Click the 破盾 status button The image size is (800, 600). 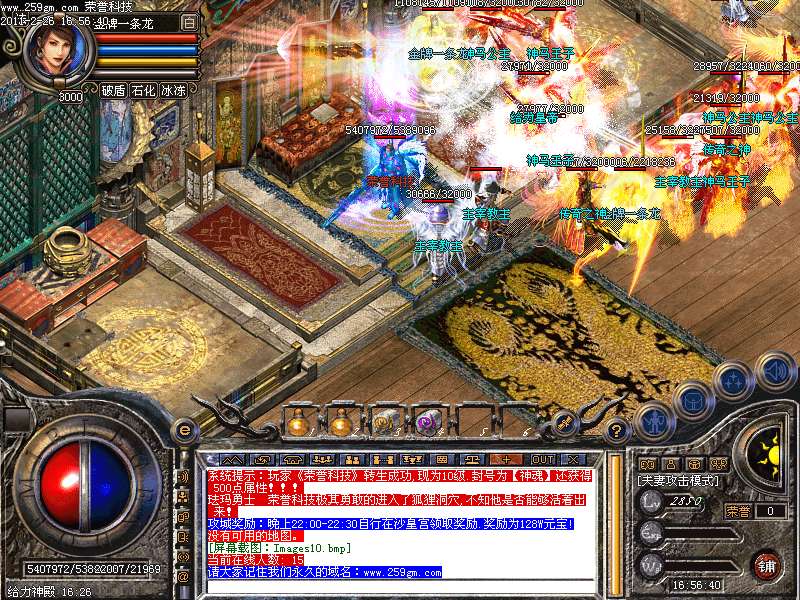(x=113, y=90)
